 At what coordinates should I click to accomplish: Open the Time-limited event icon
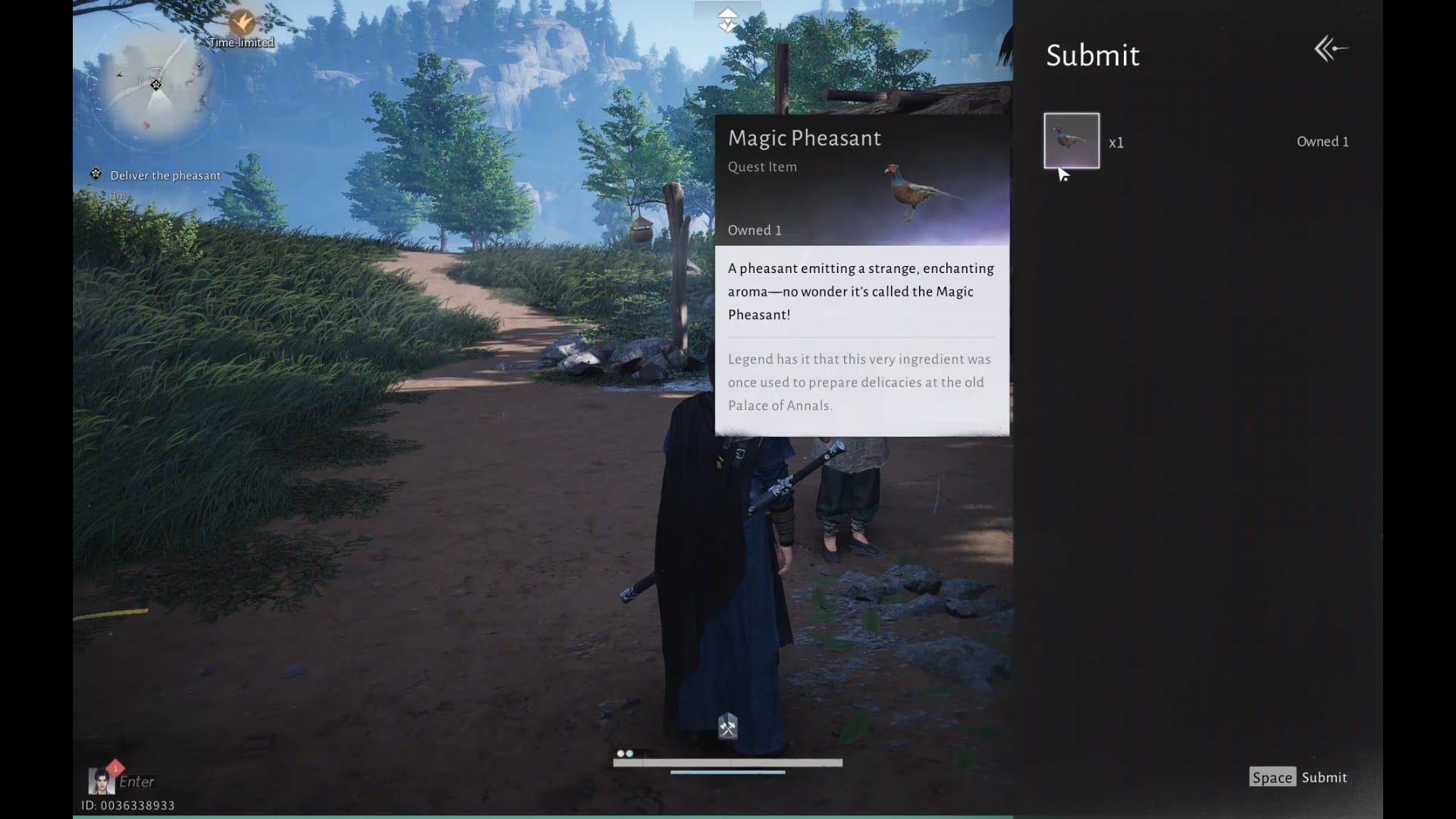point(242,23)
